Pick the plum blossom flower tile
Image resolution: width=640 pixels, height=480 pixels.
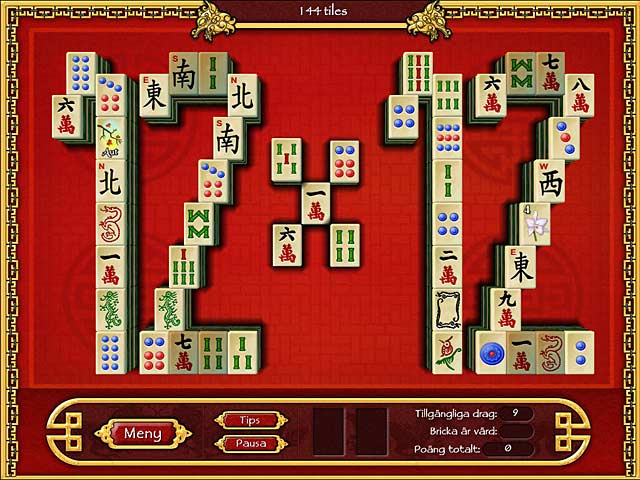pos(110,139)
